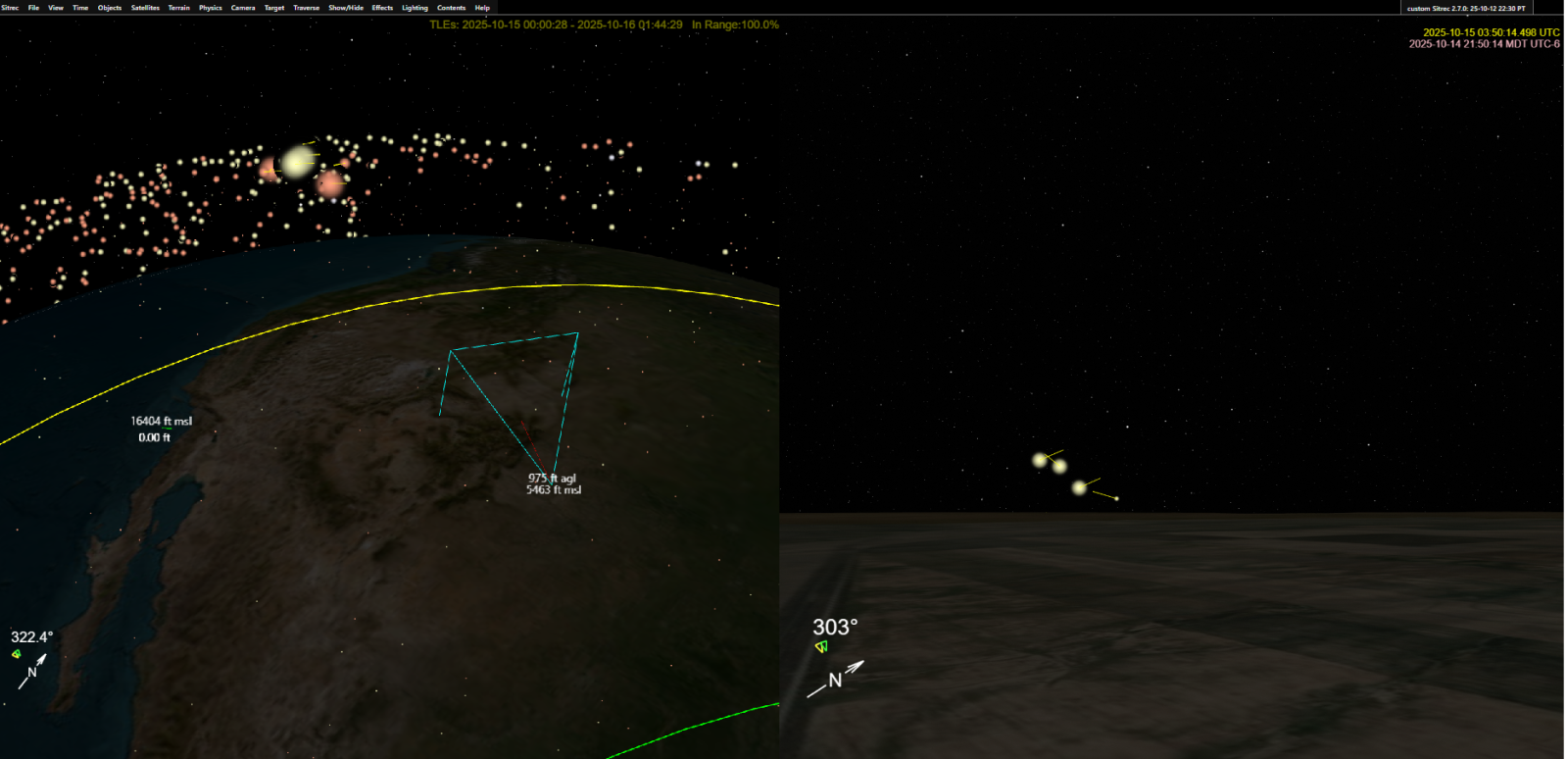The height and width of the screenshot is (759, 1568).
Task: Click the 303° compass north arrow
Action: tap(836, 679)
